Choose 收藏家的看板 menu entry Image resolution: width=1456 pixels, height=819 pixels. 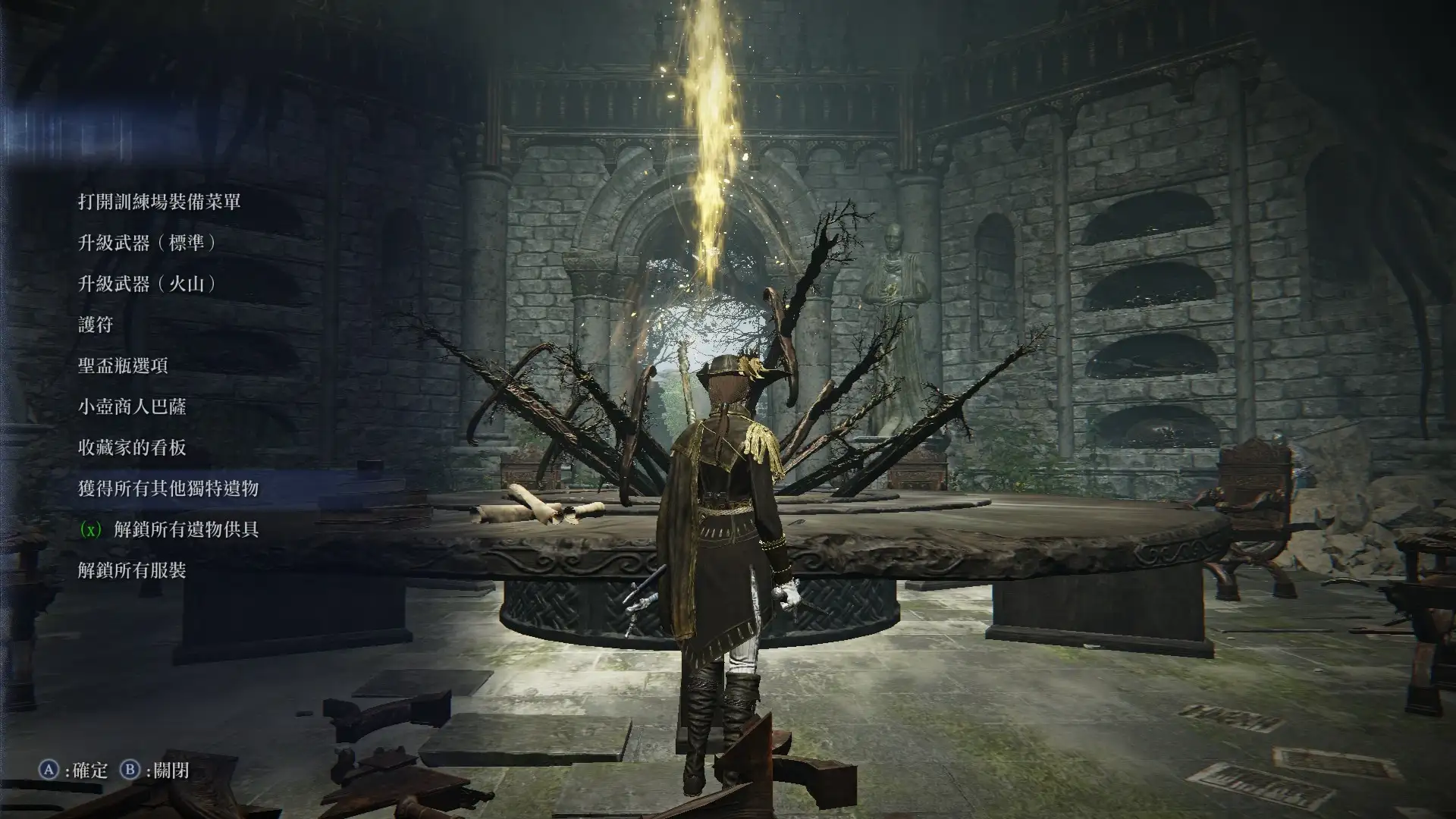132,447
